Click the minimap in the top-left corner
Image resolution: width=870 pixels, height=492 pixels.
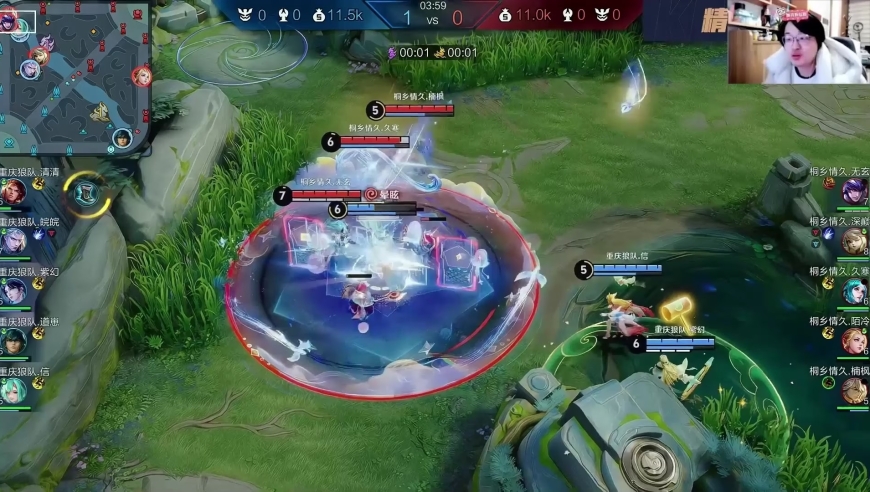click(75, 76)
